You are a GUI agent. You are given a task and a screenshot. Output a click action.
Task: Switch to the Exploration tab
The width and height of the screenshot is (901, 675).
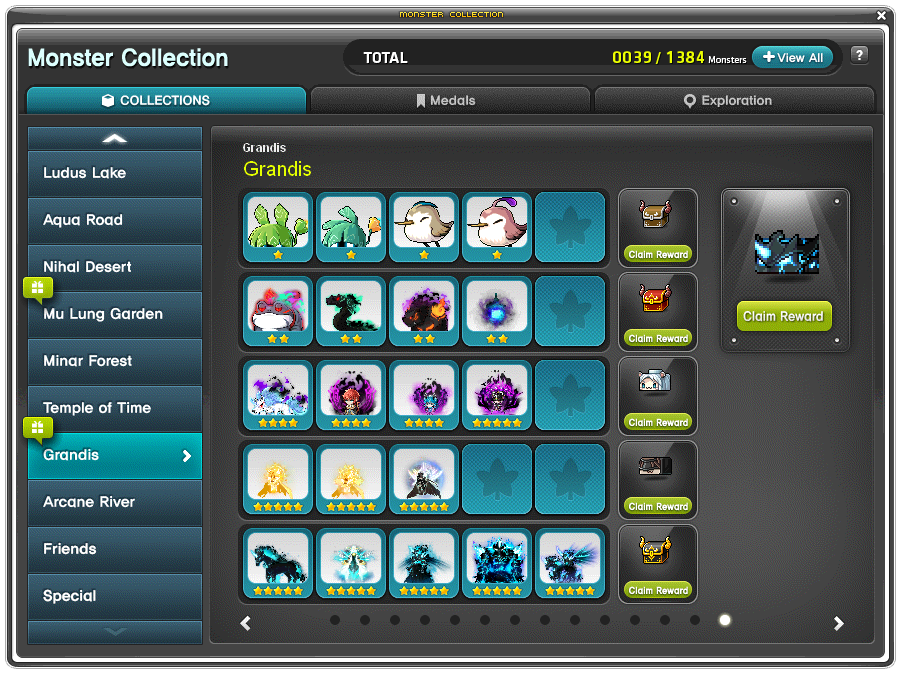(x=734, y=100)
